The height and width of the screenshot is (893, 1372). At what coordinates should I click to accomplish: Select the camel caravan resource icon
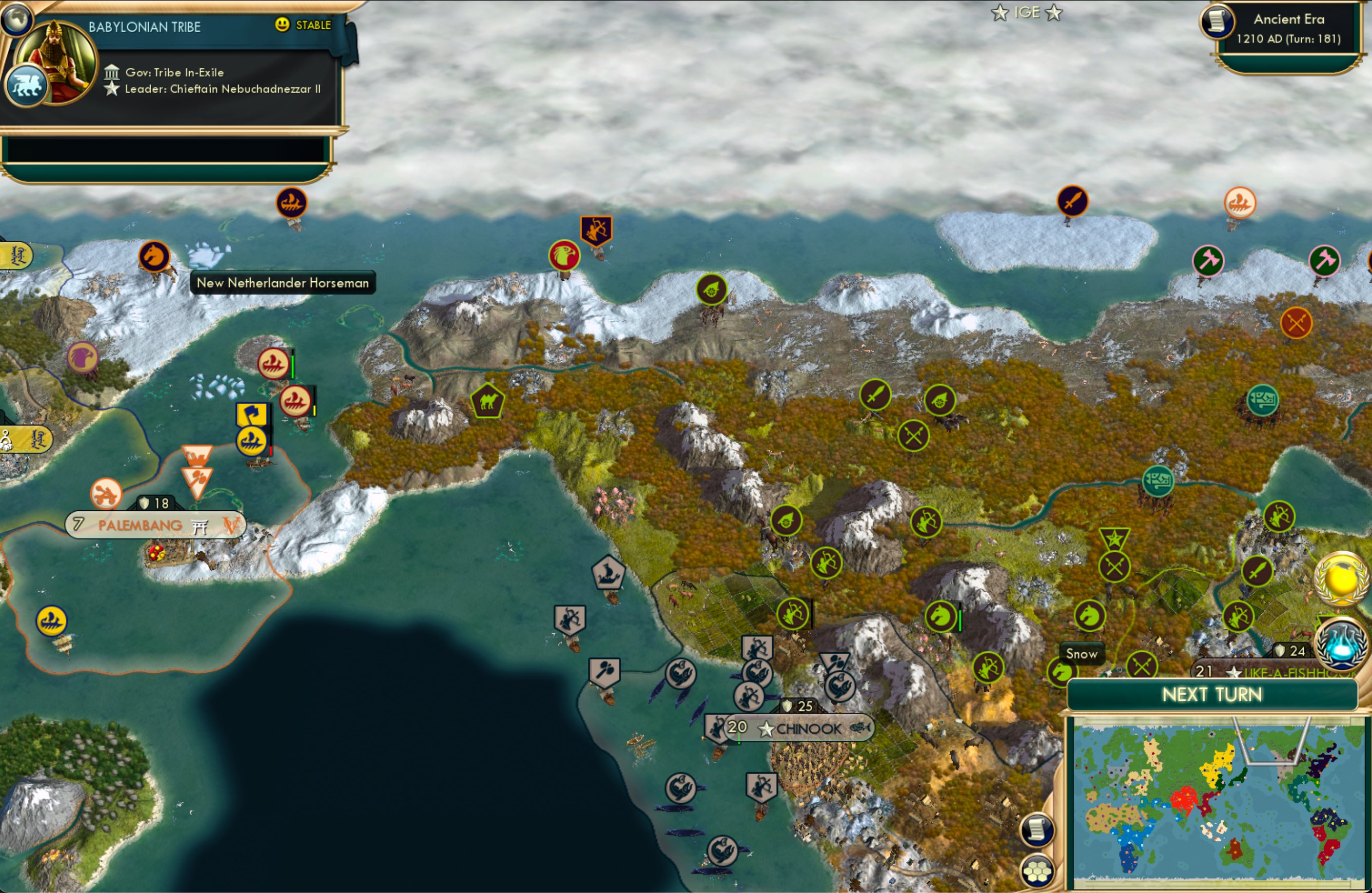(x=487, y=401)
